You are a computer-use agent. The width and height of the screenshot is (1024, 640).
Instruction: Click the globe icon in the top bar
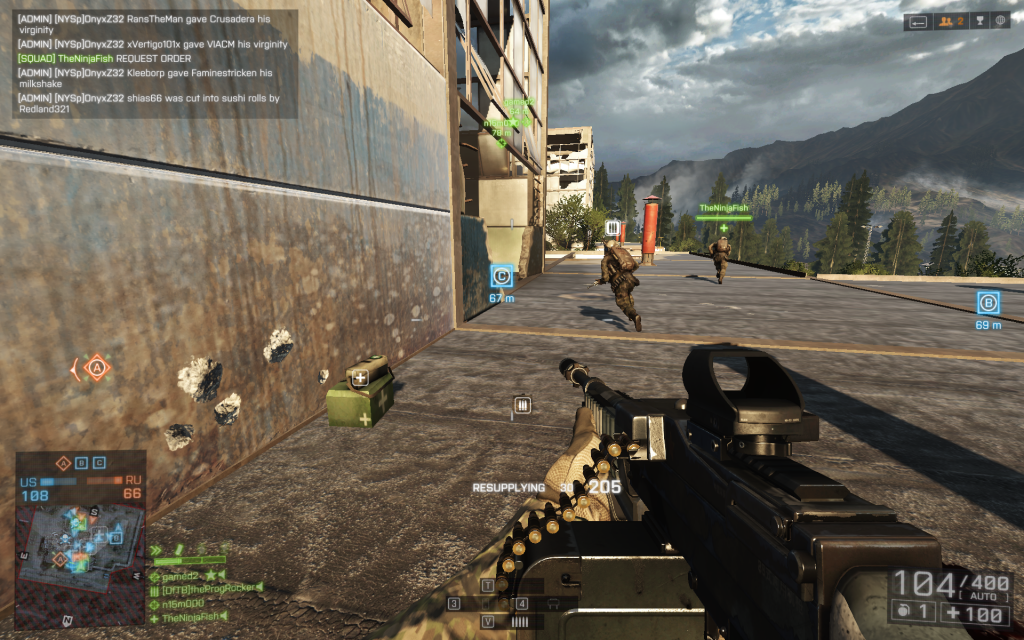pos(1003,21)
